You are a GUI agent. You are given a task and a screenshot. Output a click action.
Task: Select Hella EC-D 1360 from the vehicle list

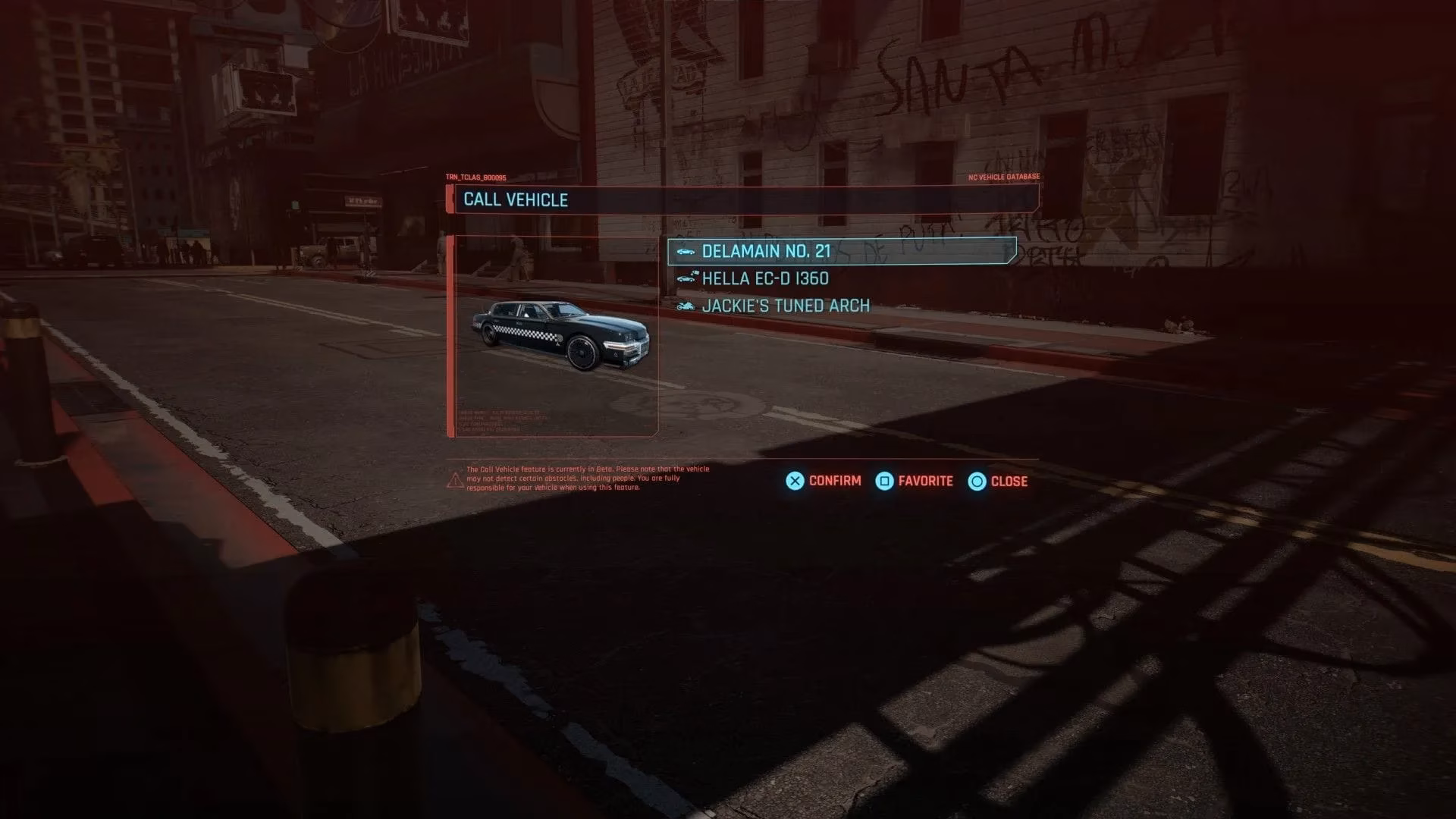[x=766, y=278]
